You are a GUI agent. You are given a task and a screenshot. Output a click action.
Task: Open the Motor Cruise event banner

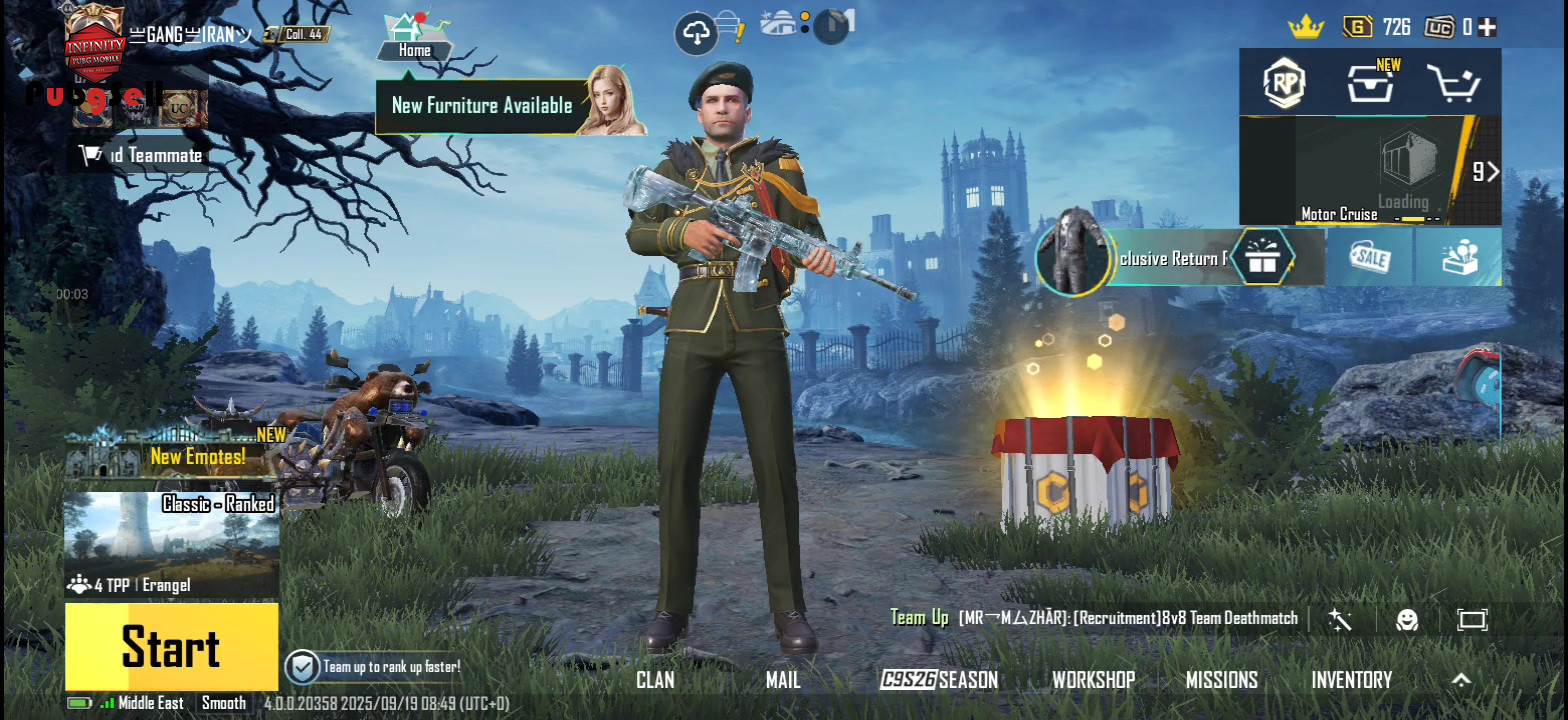click(1370, 171)
